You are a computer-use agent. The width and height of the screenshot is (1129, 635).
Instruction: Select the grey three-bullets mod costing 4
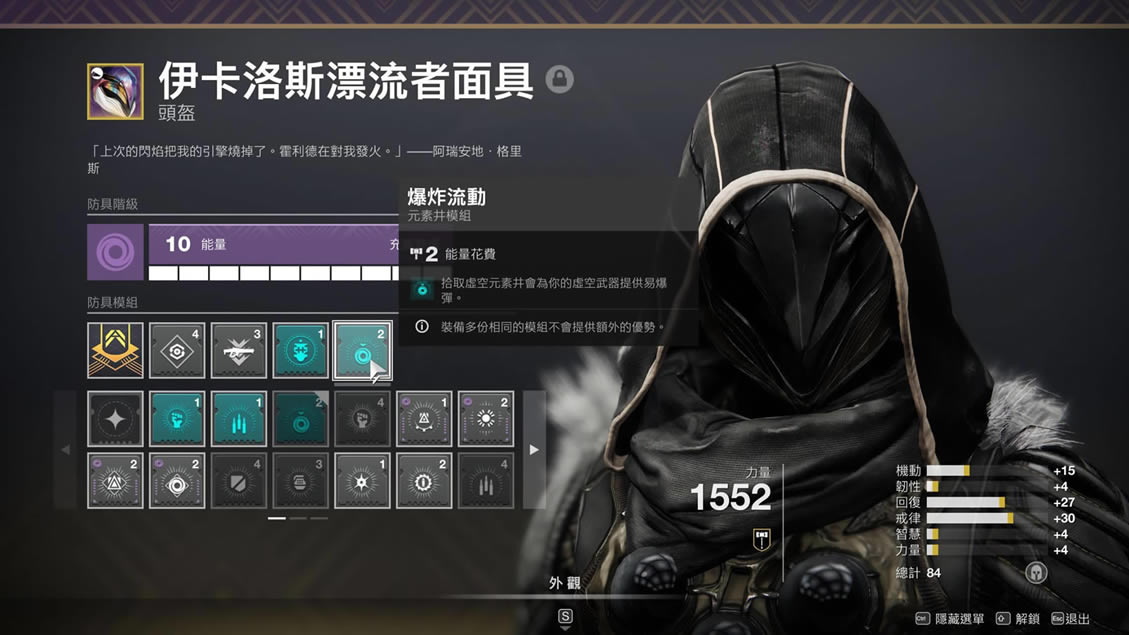tap(486, 481)
